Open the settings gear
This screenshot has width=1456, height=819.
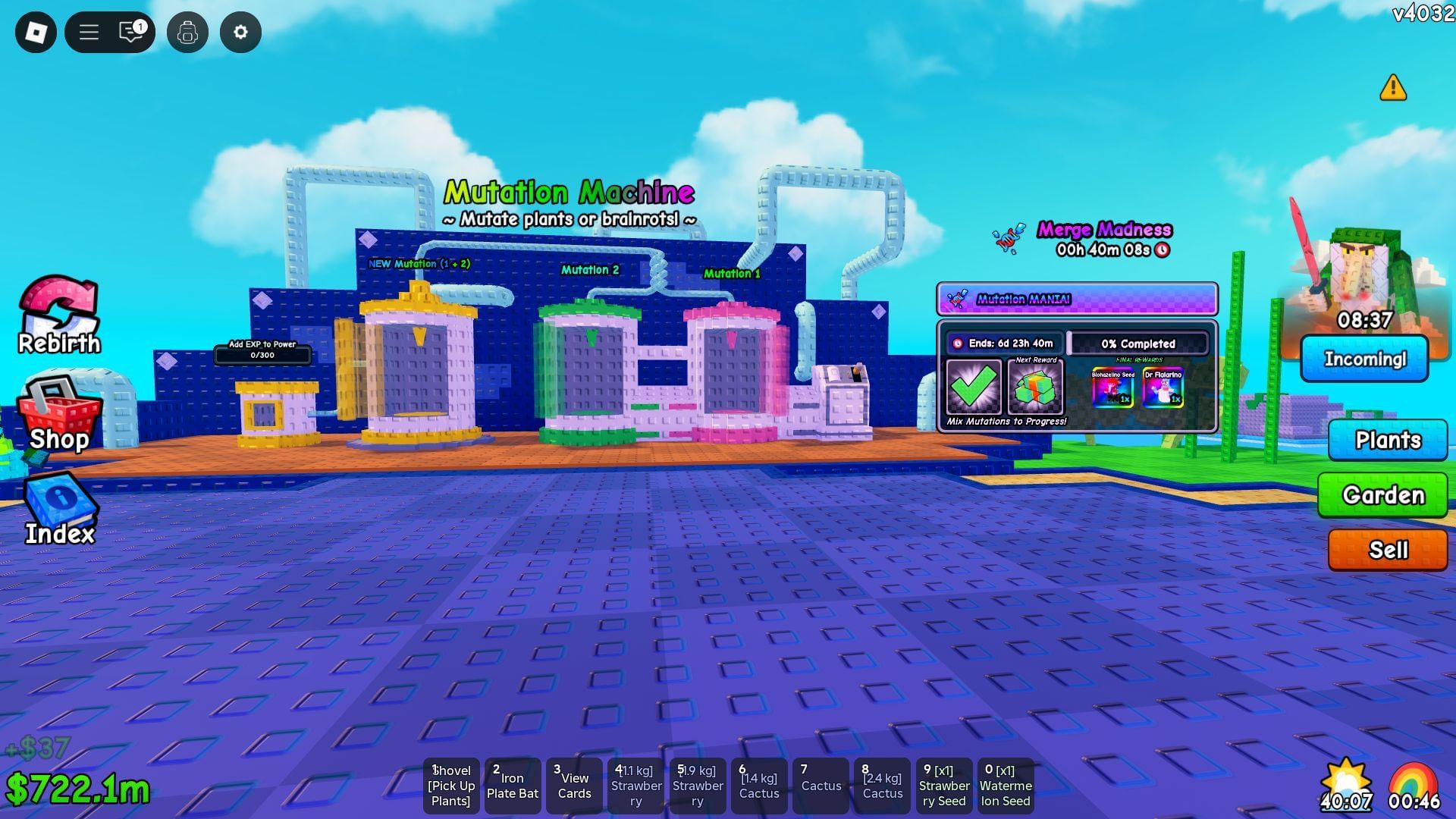pyautogui.click(x=240, y=33)
